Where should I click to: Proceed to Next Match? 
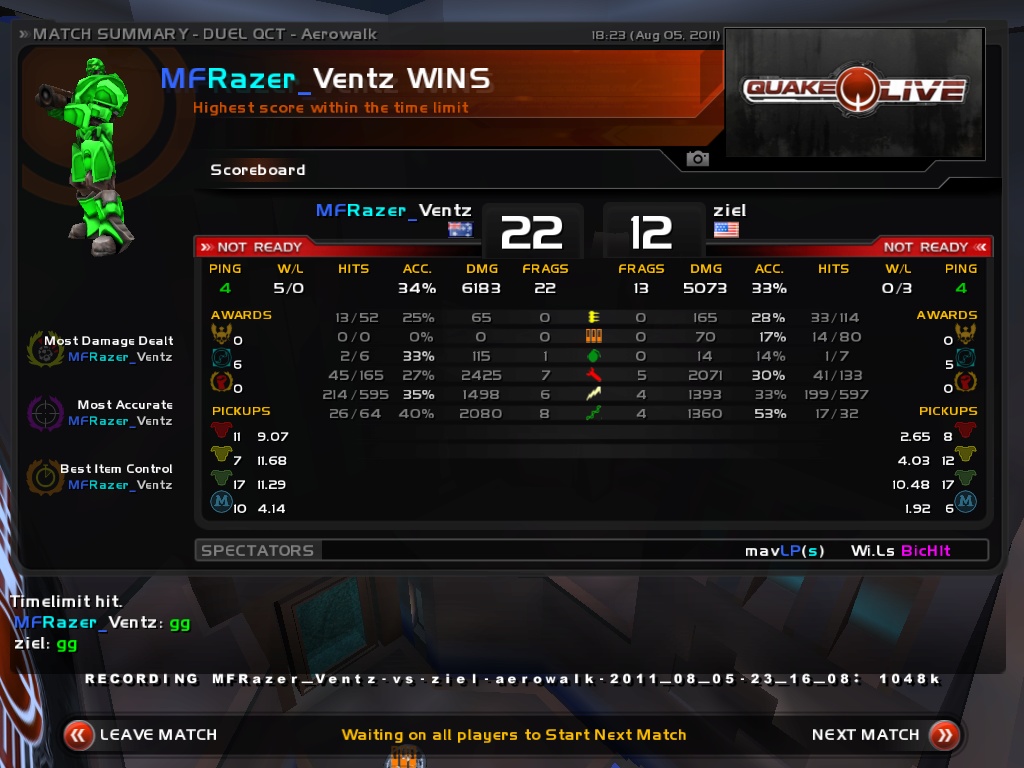tap(884, 735)
